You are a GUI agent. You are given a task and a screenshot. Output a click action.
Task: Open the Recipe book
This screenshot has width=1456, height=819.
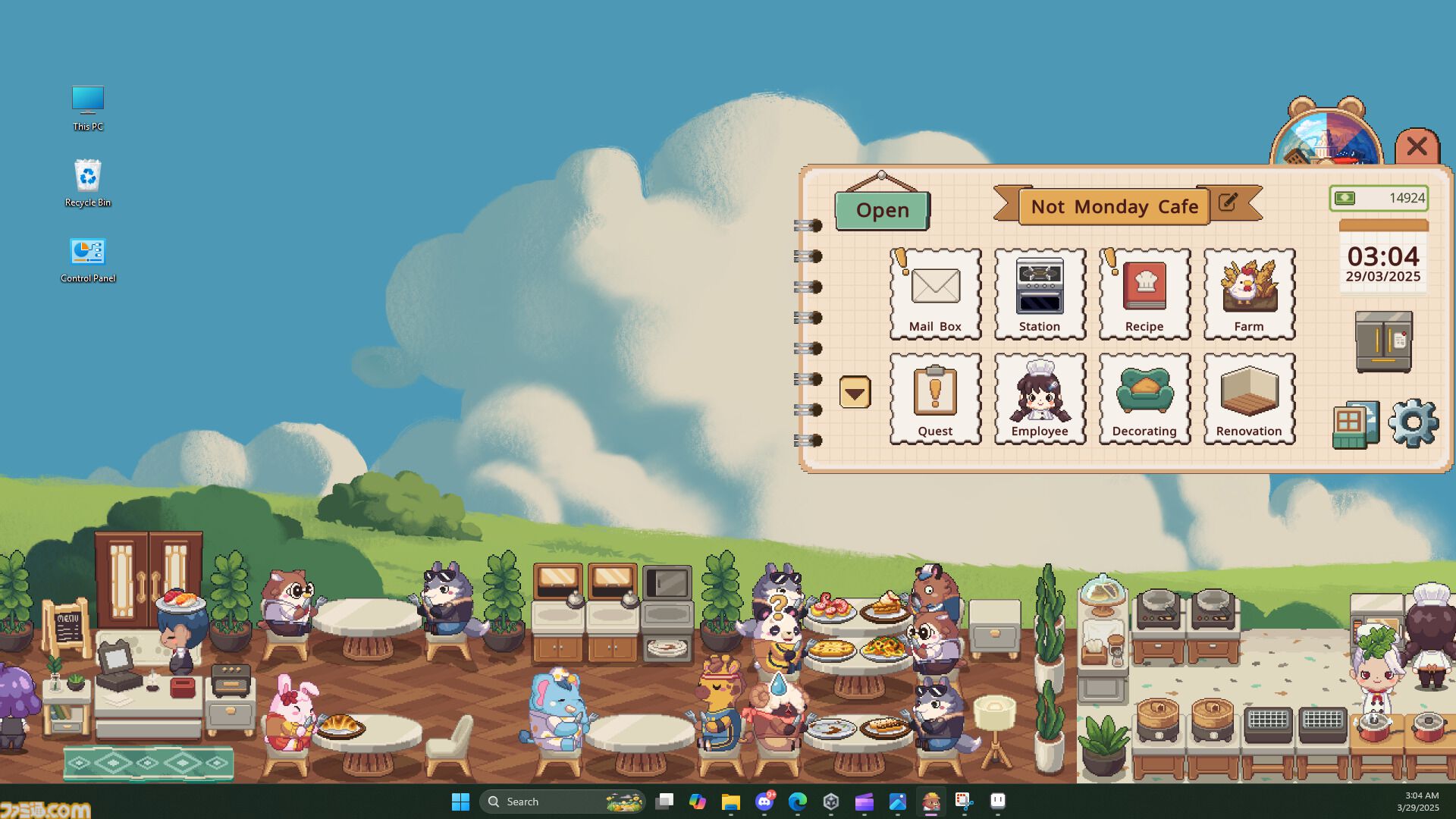point(1144,292)
